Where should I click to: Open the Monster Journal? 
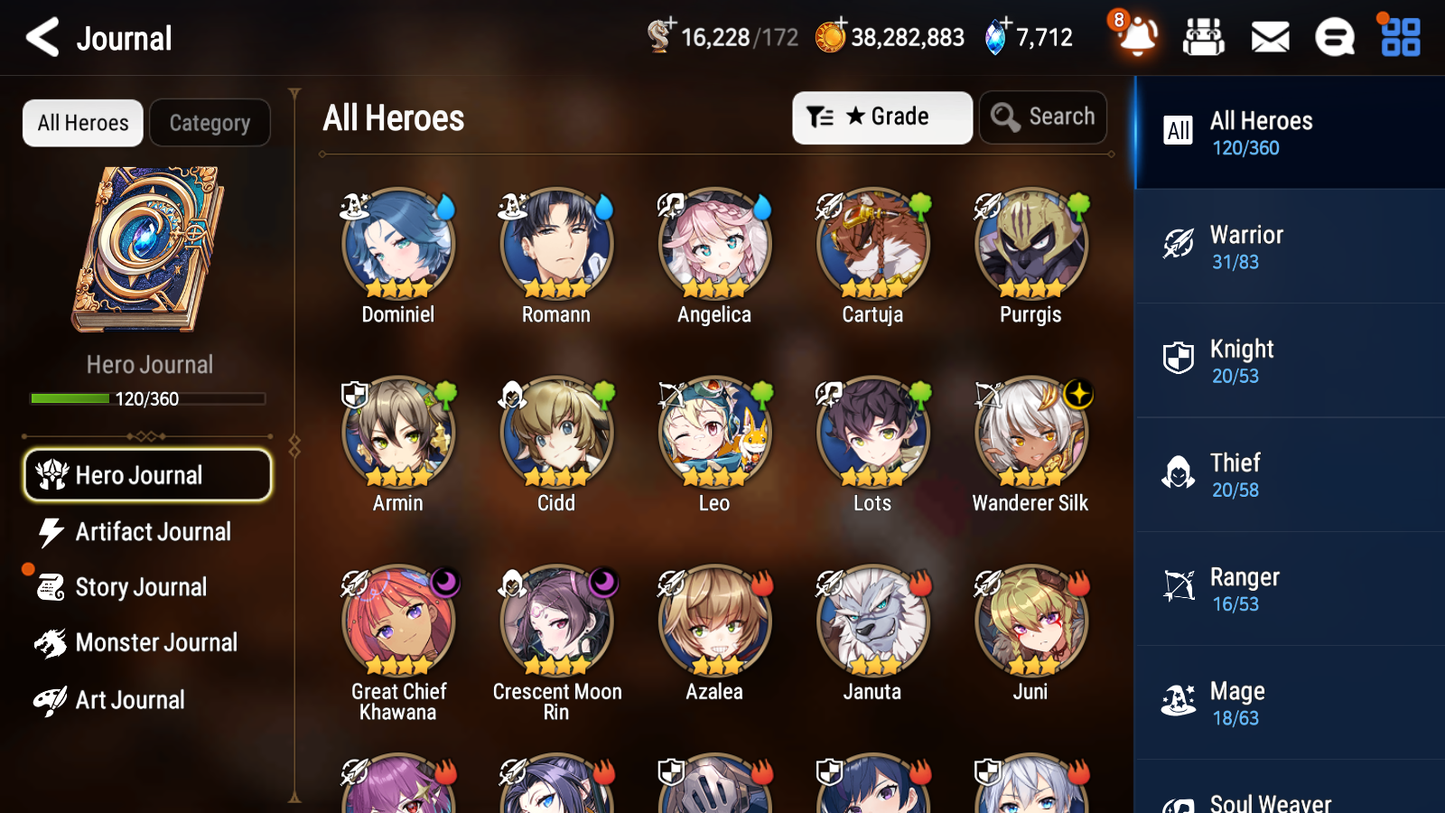(157, 643)
